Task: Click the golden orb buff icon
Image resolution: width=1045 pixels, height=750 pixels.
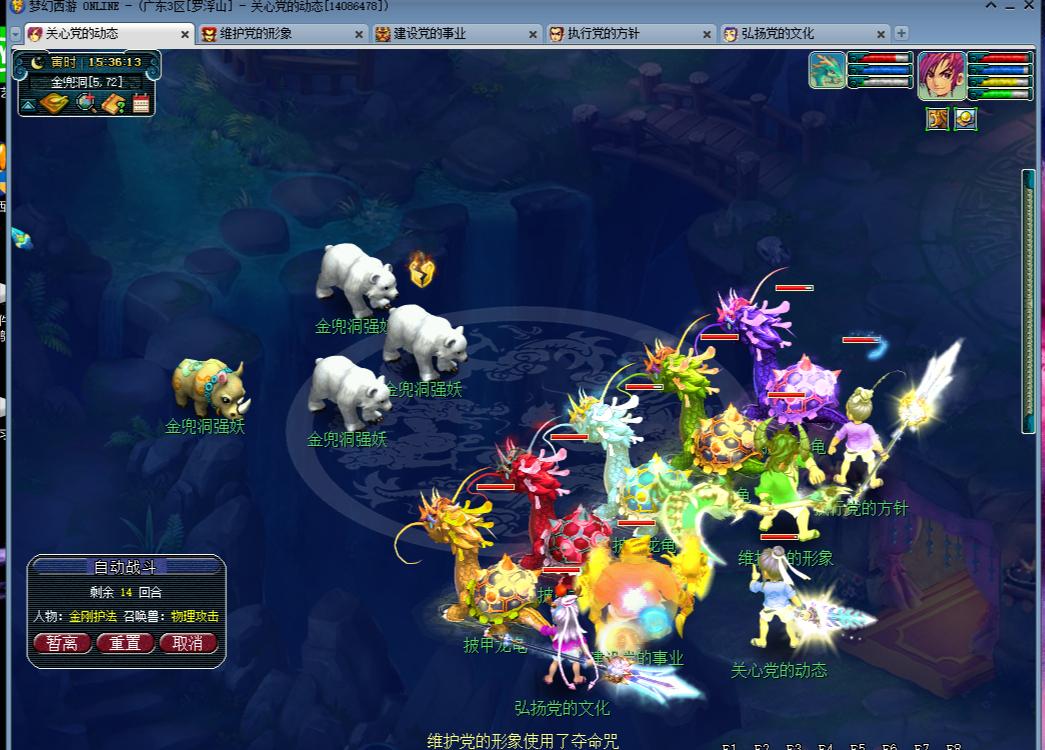Action: point(965,120)
